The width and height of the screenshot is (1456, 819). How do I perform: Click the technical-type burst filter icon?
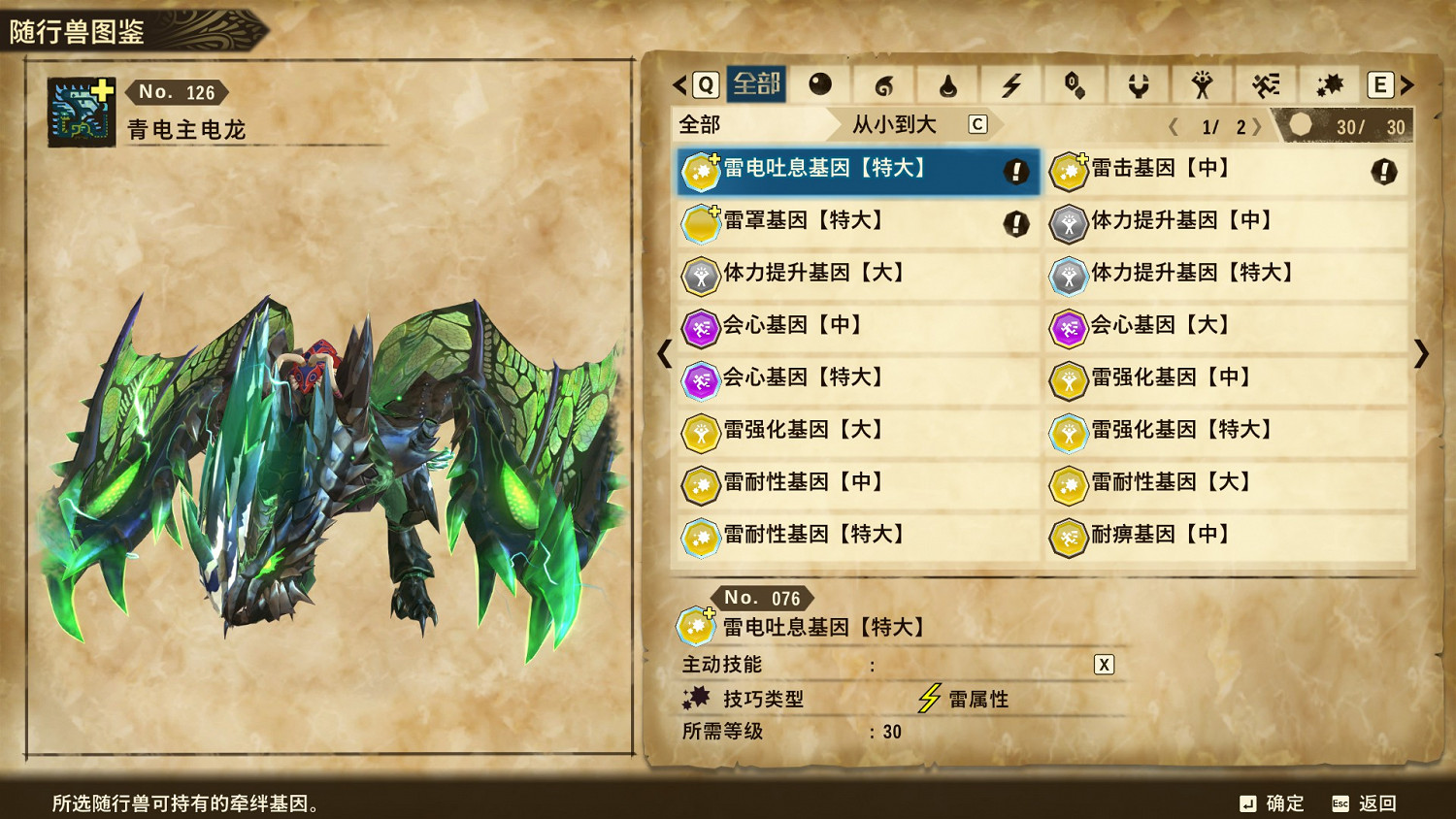click(x=1330, y=84)
